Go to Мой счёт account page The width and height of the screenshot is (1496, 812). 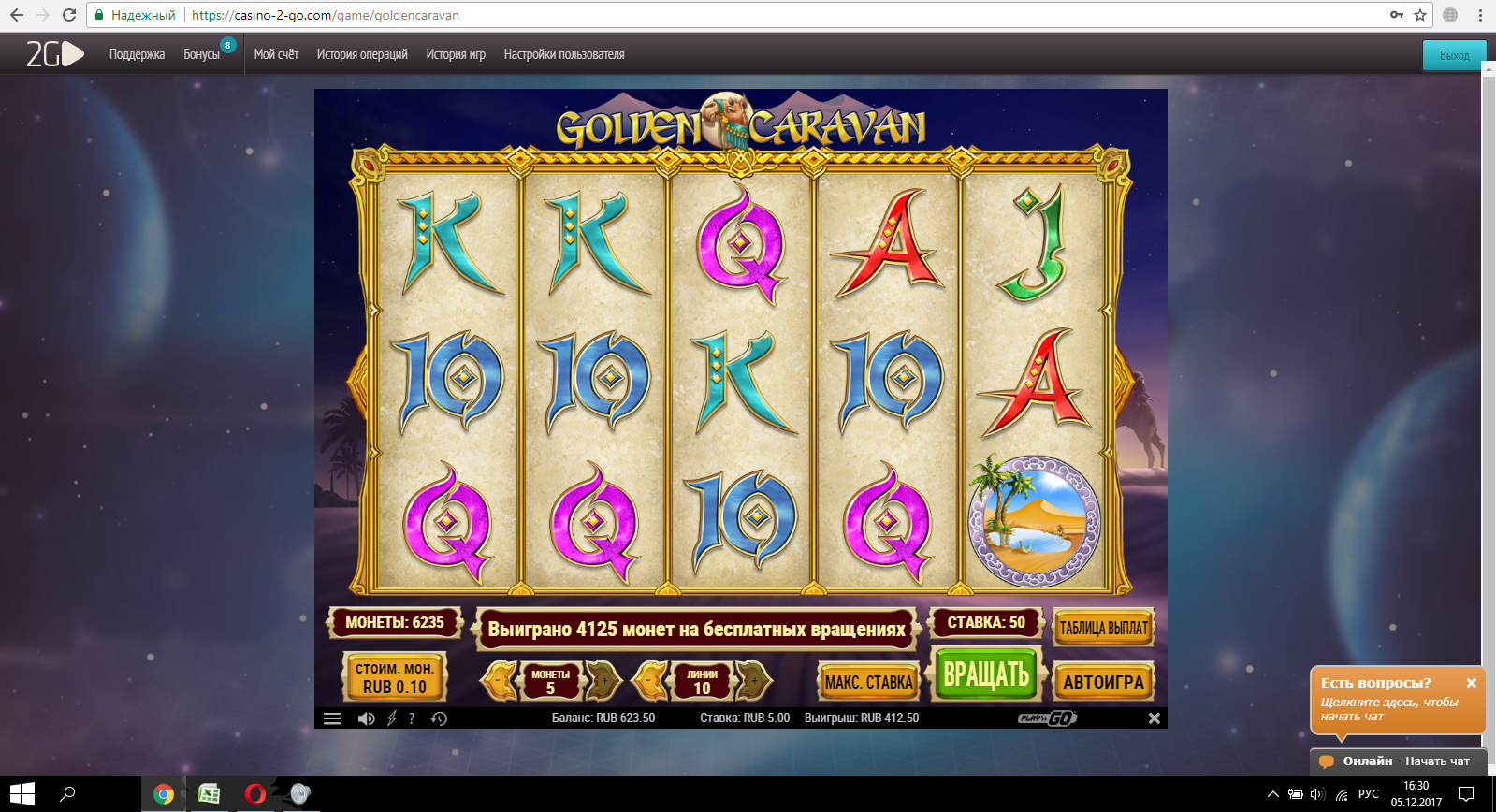(x=276, y=54)
